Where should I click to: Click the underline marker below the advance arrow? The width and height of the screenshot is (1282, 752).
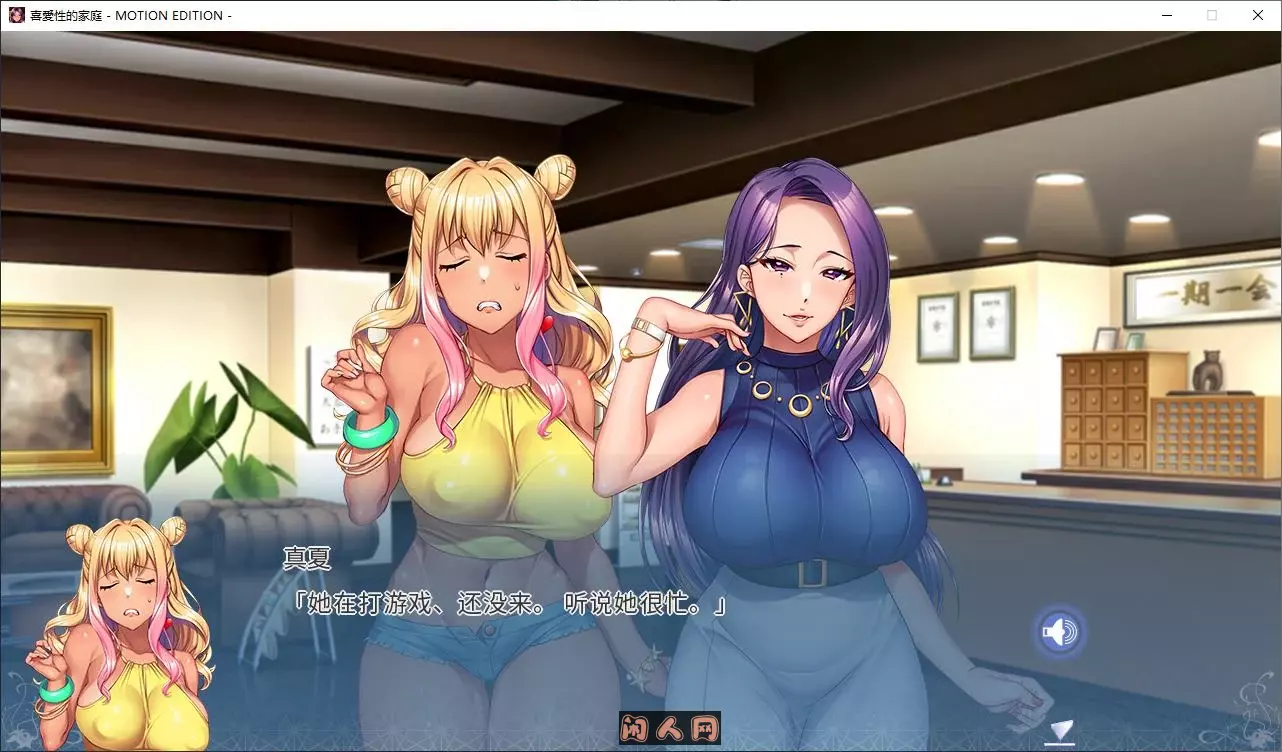pyautogui.click(x=1060, y=743)
